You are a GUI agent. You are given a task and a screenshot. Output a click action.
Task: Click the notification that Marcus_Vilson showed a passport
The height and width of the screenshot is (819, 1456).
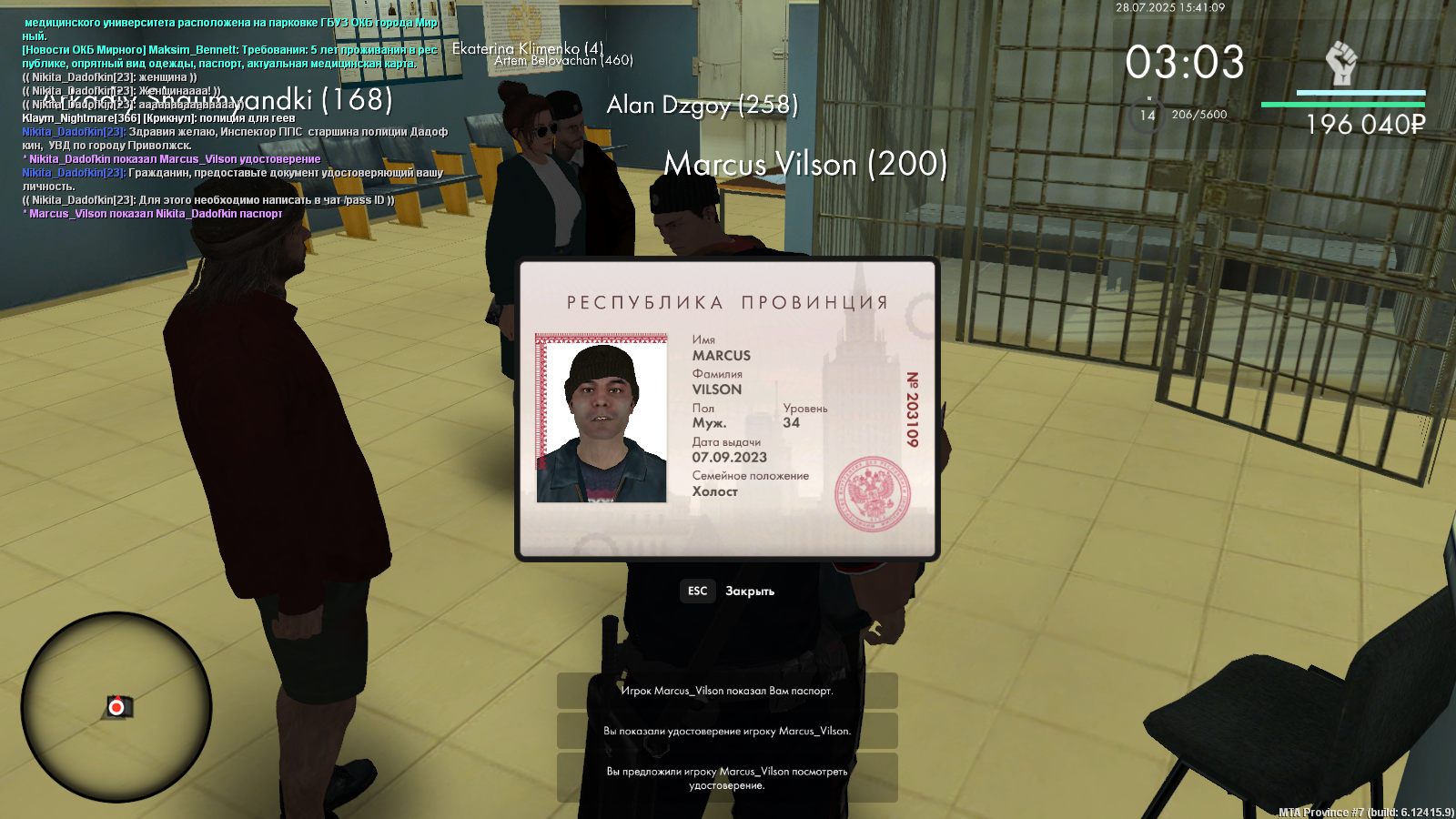tap(727, 691)
